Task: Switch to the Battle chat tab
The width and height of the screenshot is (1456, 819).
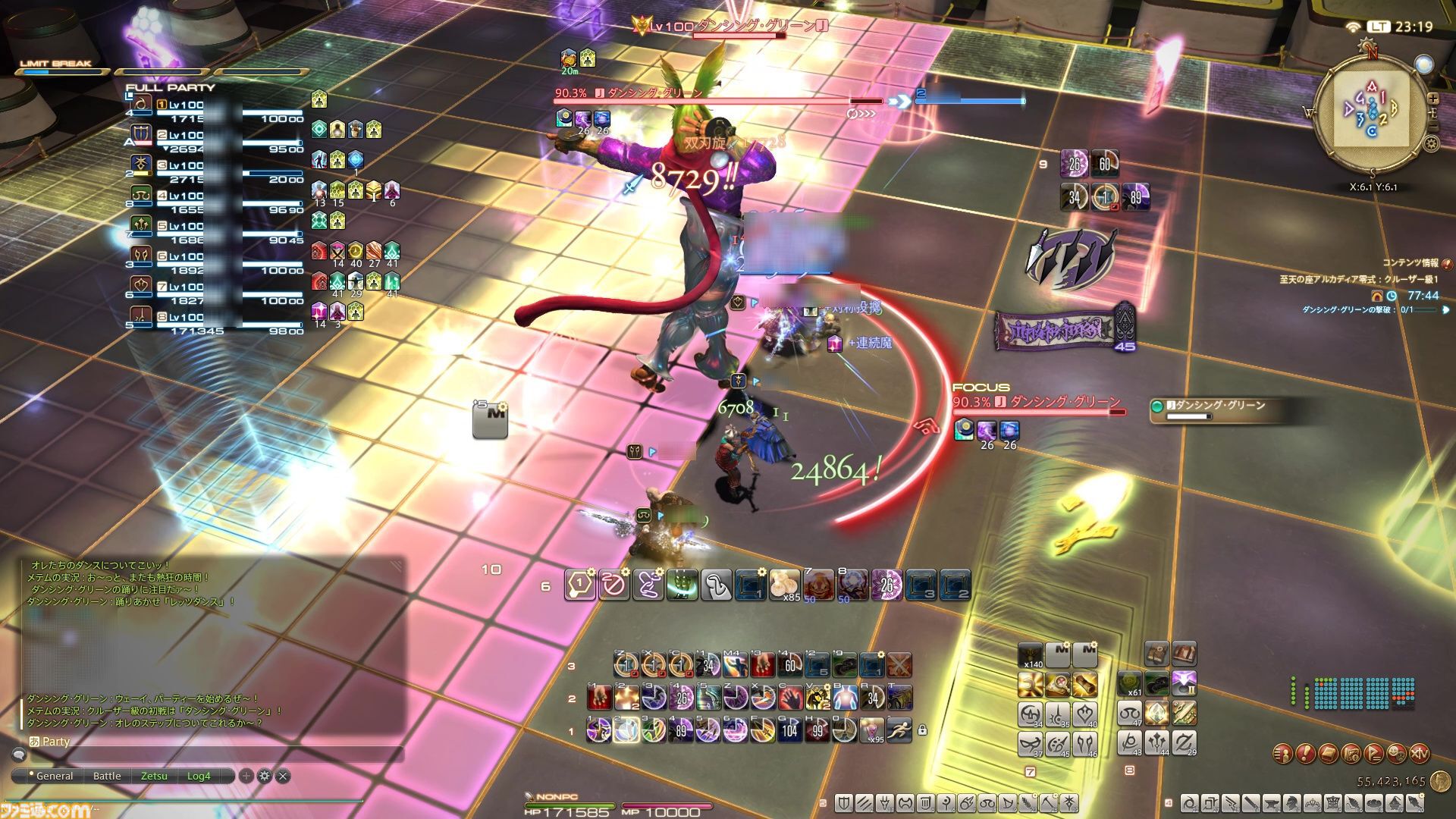Action: [x=107, y=776]
